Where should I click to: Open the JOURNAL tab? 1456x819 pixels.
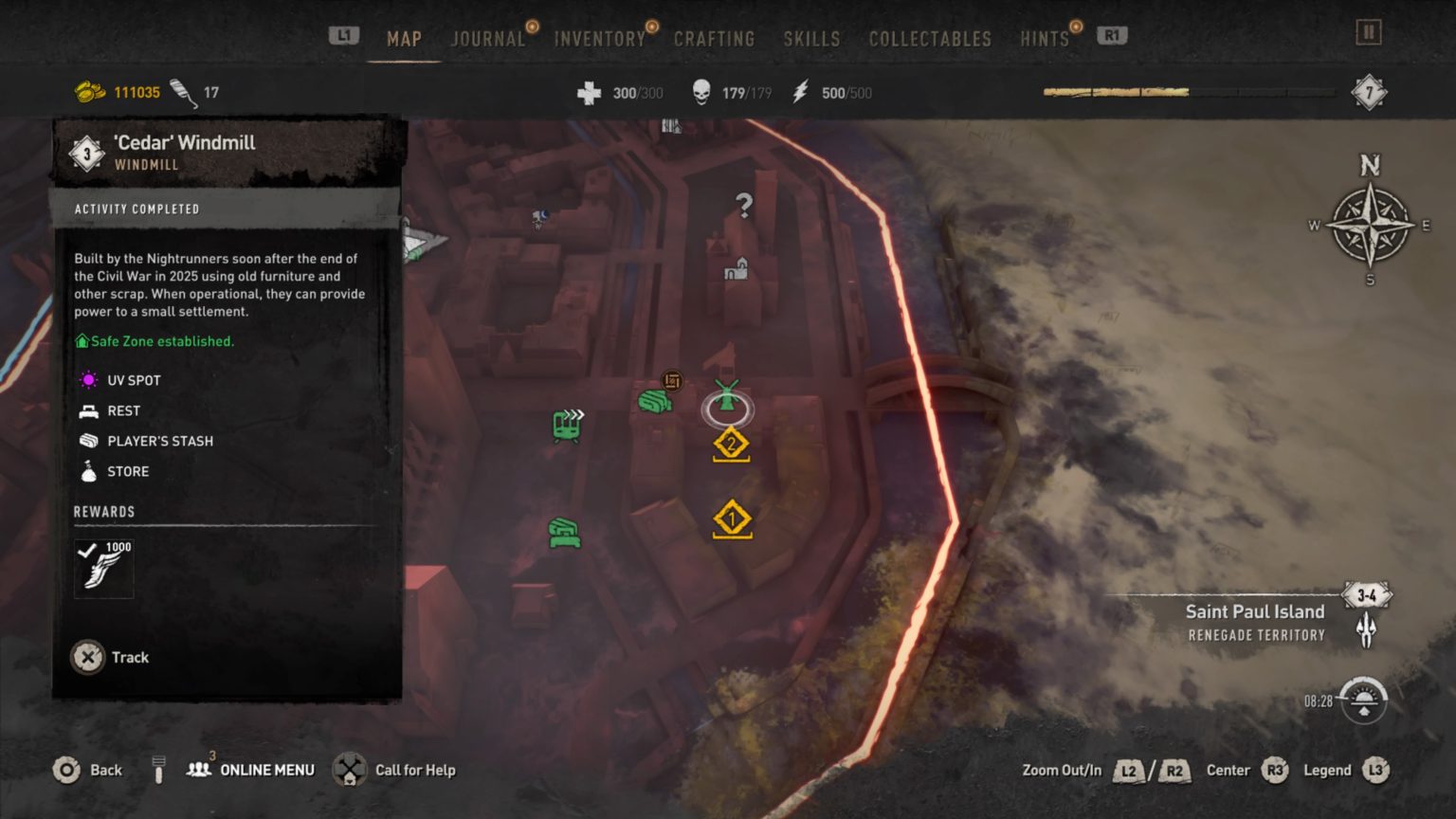[488, 39]
